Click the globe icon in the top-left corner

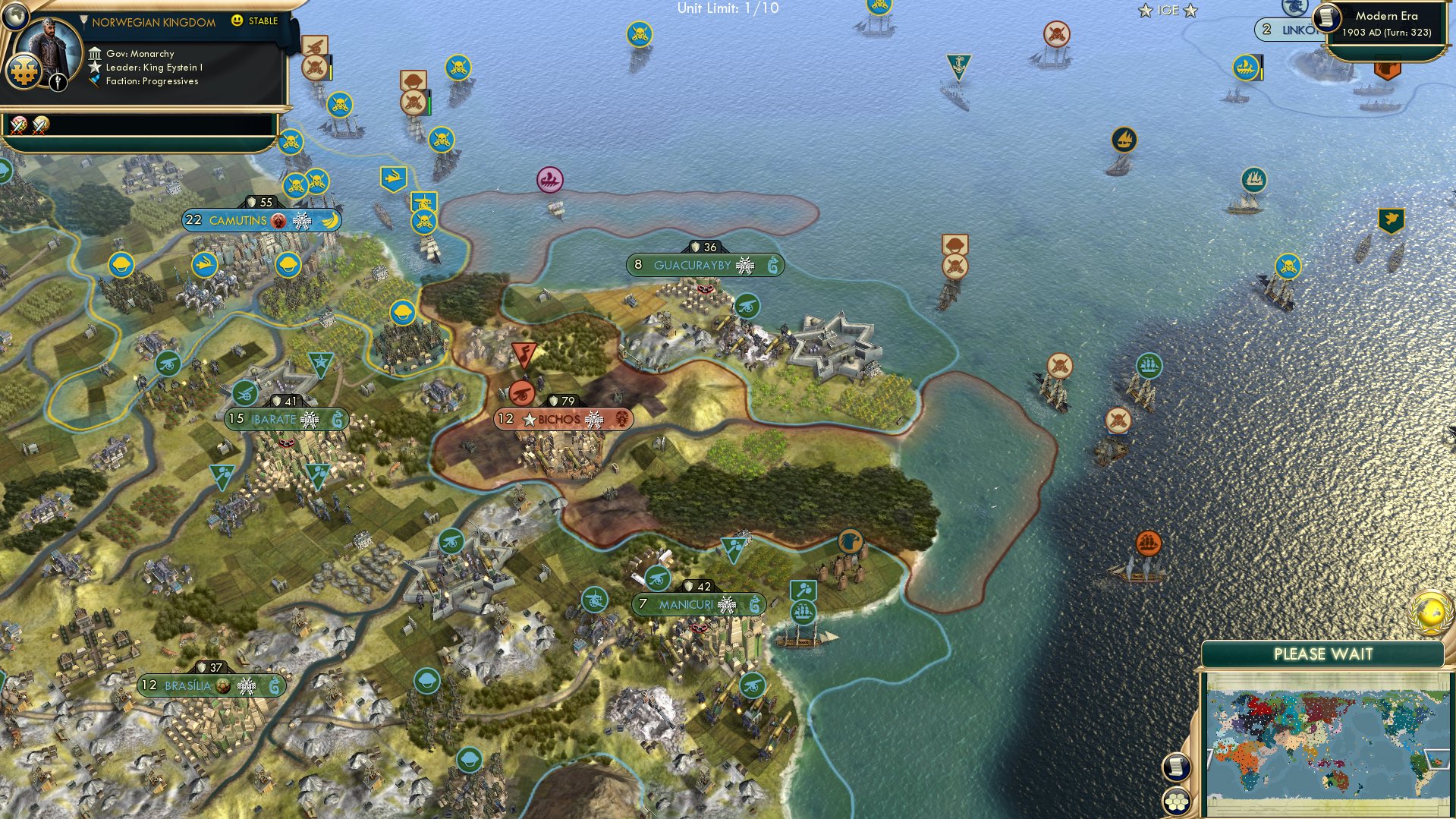(16, 17)
